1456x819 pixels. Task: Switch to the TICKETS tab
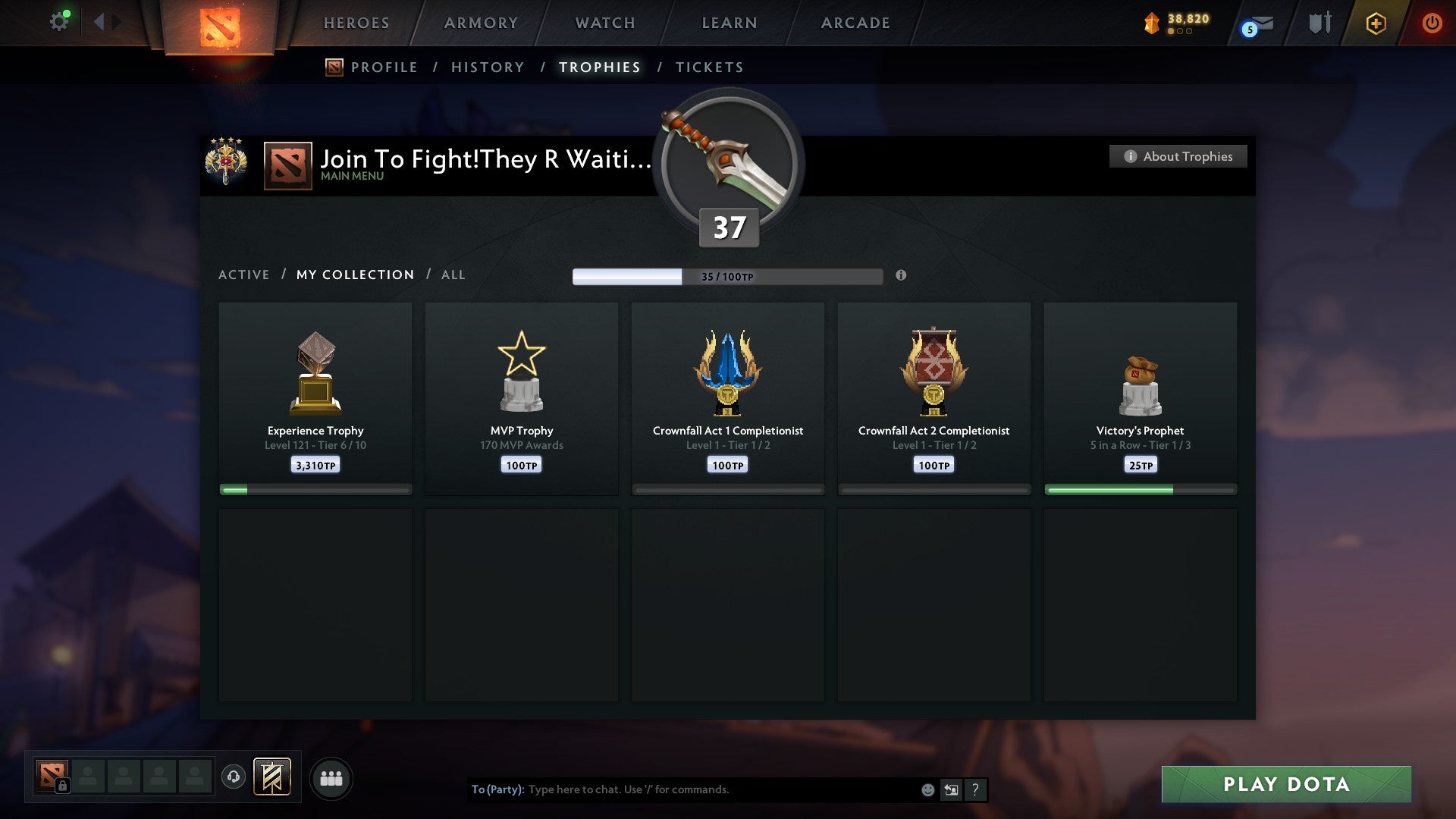[x=709, y=67]
